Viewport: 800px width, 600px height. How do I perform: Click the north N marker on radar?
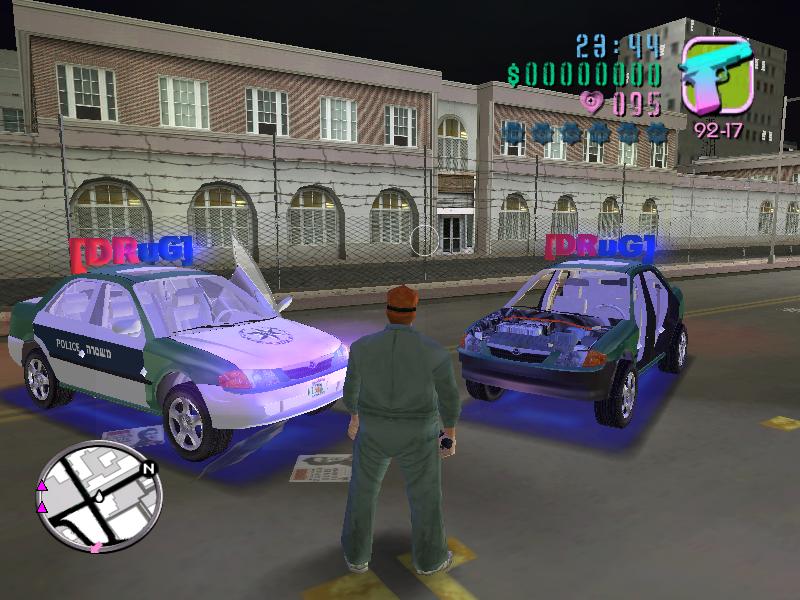click(x=149, y=468)
